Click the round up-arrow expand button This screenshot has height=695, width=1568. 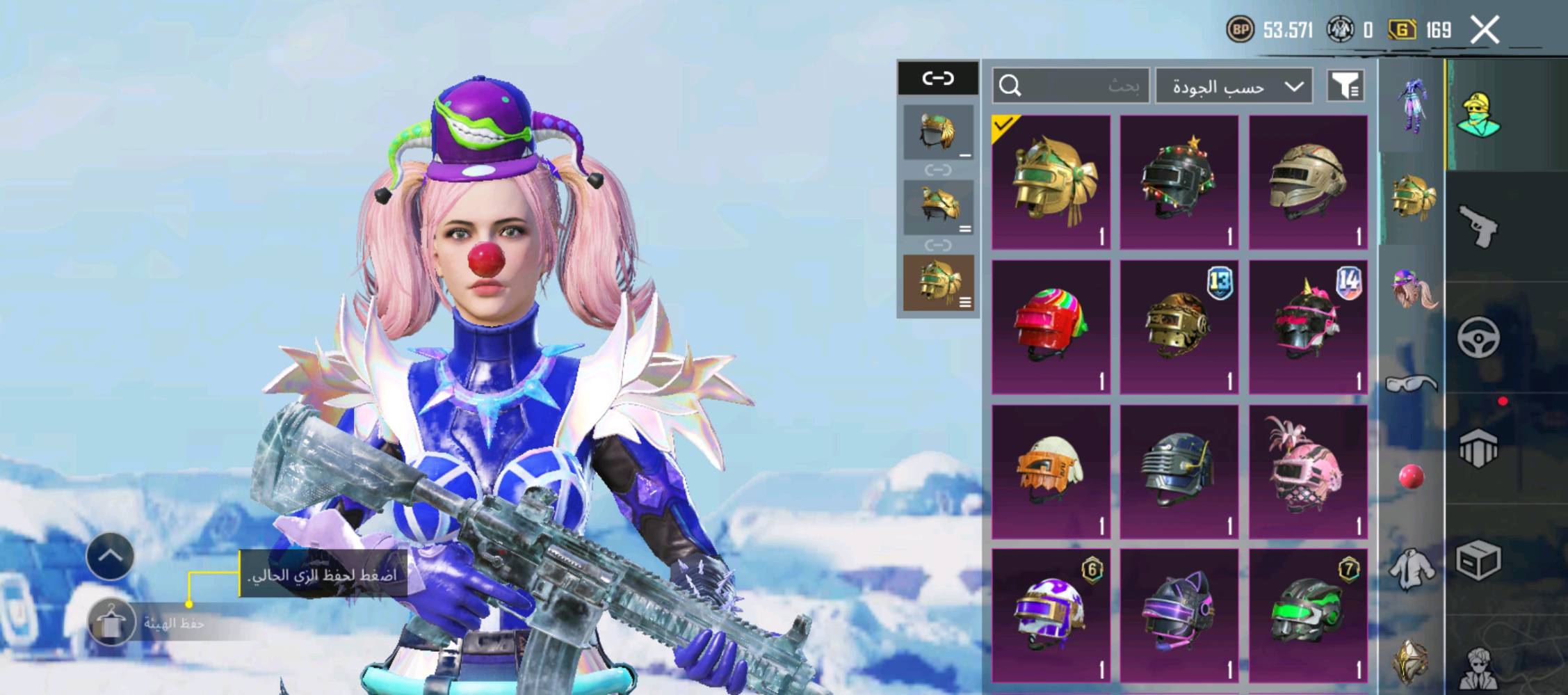(x=111, y=556)
